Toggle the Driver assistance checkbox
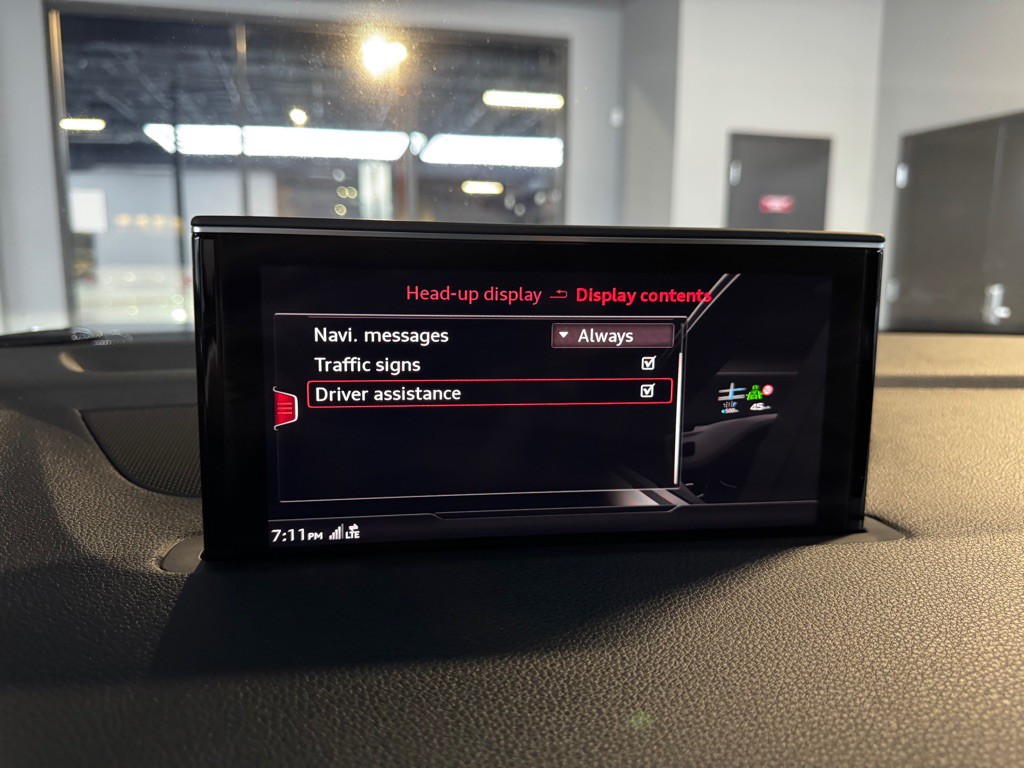 click(x=648, y=391)
